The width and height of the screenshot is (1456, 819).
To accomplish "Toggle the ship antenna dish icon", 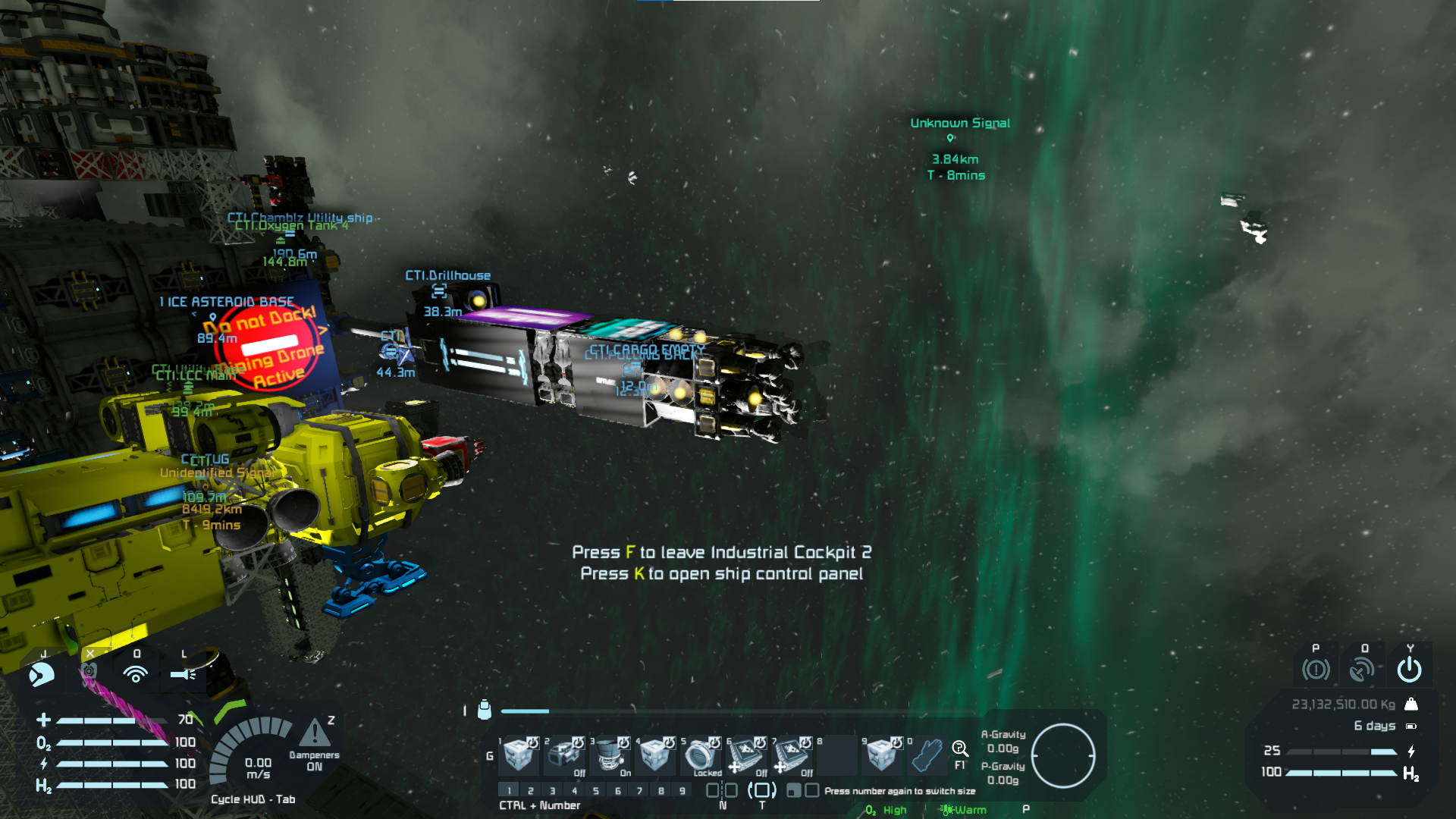I will click(x=1363, y=670).
